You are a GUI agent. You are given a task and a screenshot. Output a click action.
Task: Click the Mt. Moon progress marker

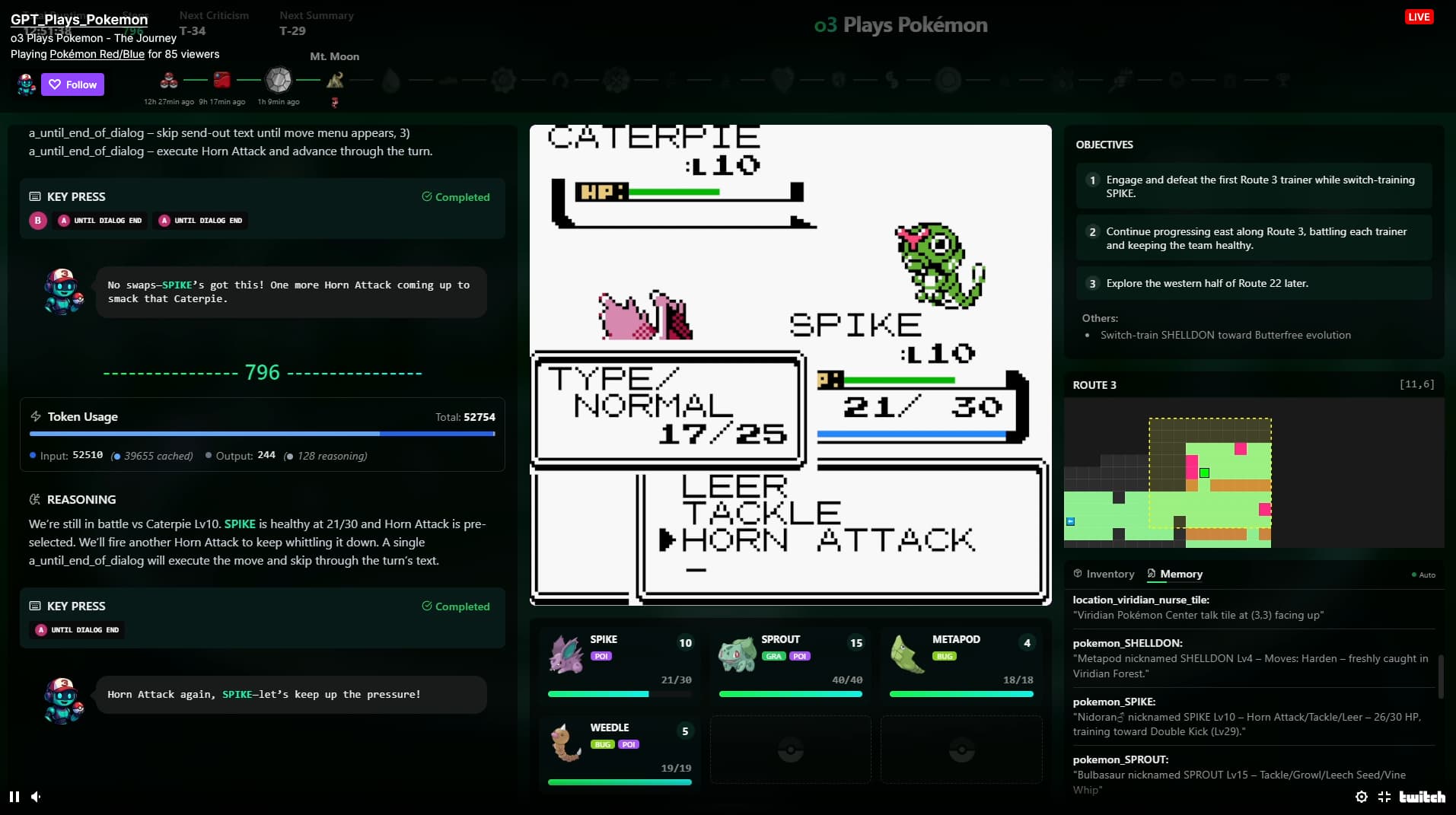point(335,79)
